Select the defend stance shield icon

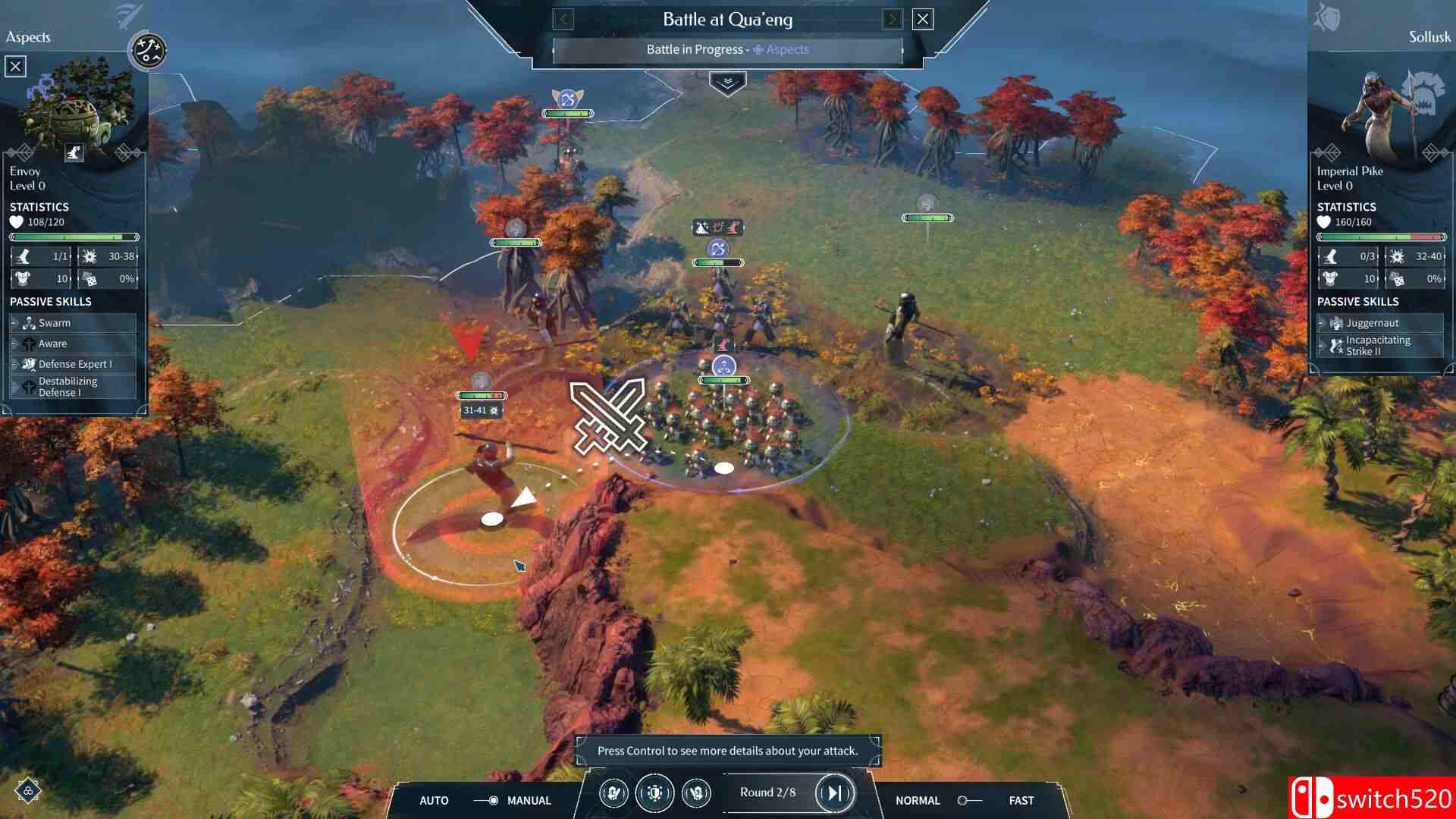[655, 793]
